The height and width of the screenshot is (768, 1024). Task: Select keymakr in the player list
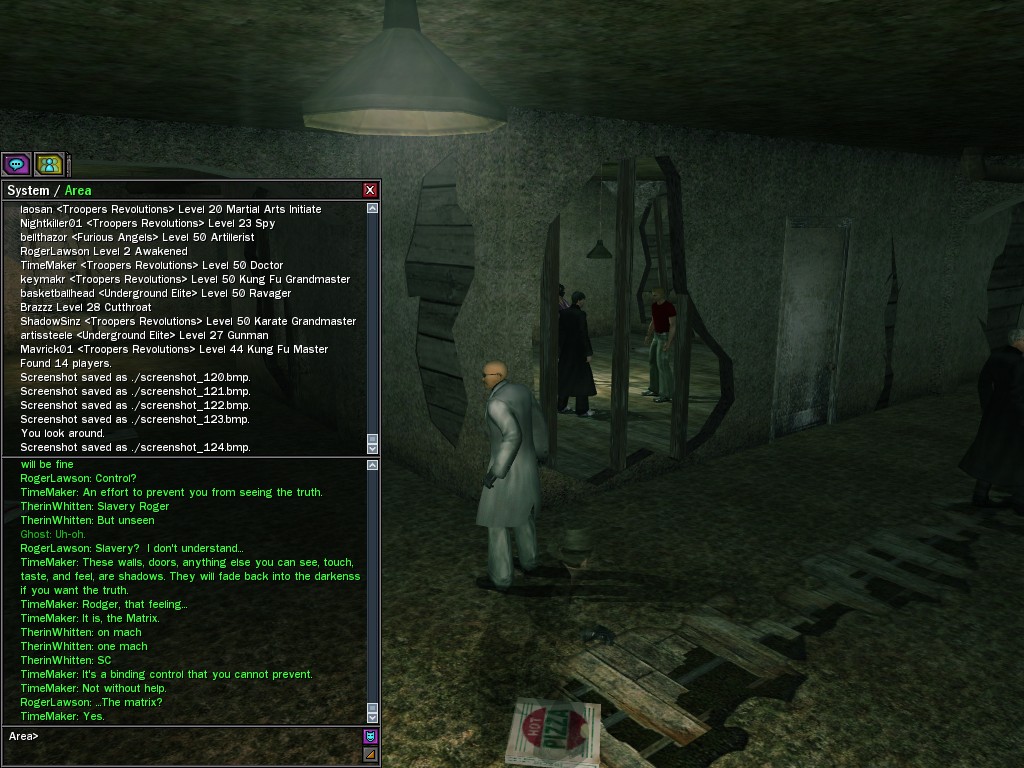pyautogui.click(x=40, y=279)
